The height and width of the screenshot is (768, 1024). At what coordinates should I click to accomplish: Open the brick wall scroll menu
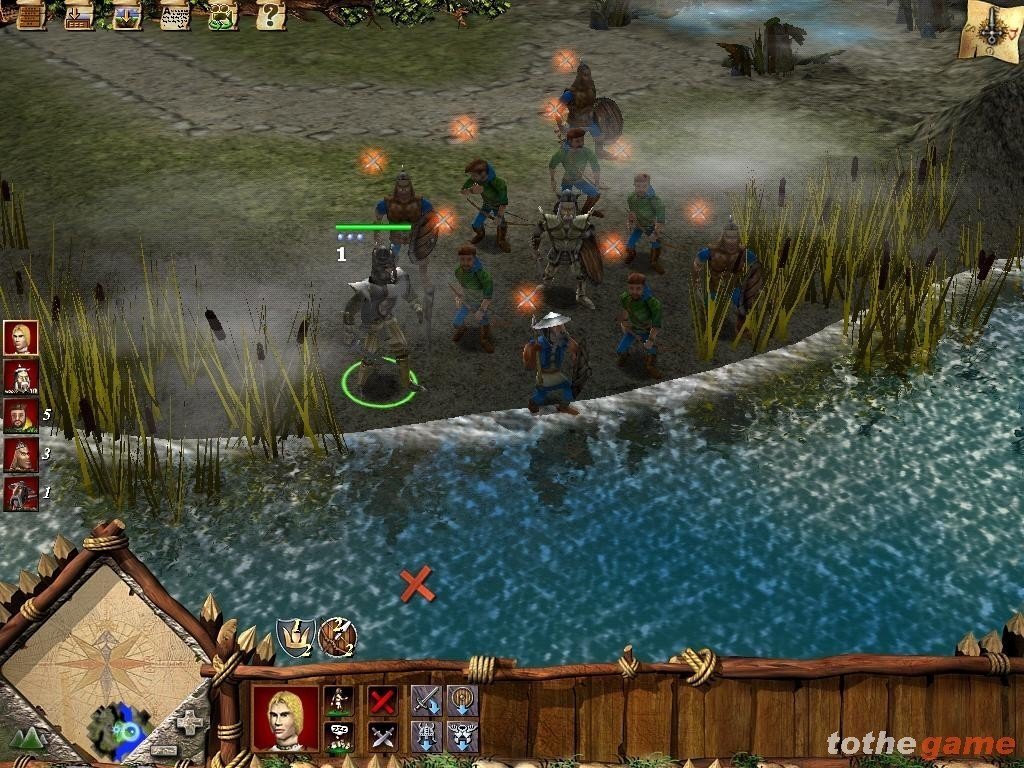coord(31,15)
